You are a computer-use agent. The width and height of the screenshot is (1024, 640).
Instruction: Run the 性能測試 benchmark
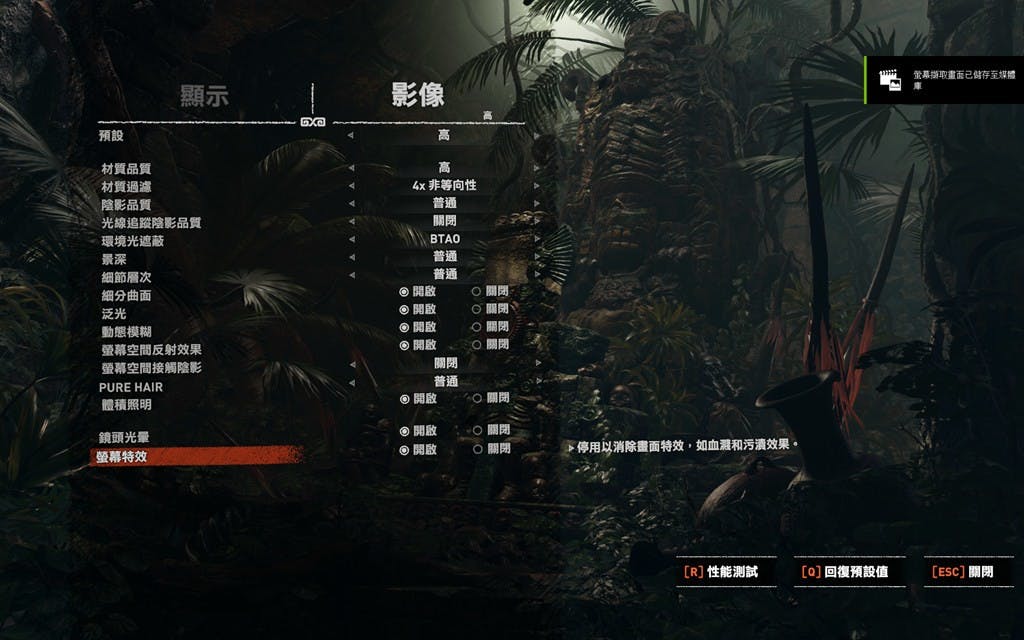click(721, 572)
